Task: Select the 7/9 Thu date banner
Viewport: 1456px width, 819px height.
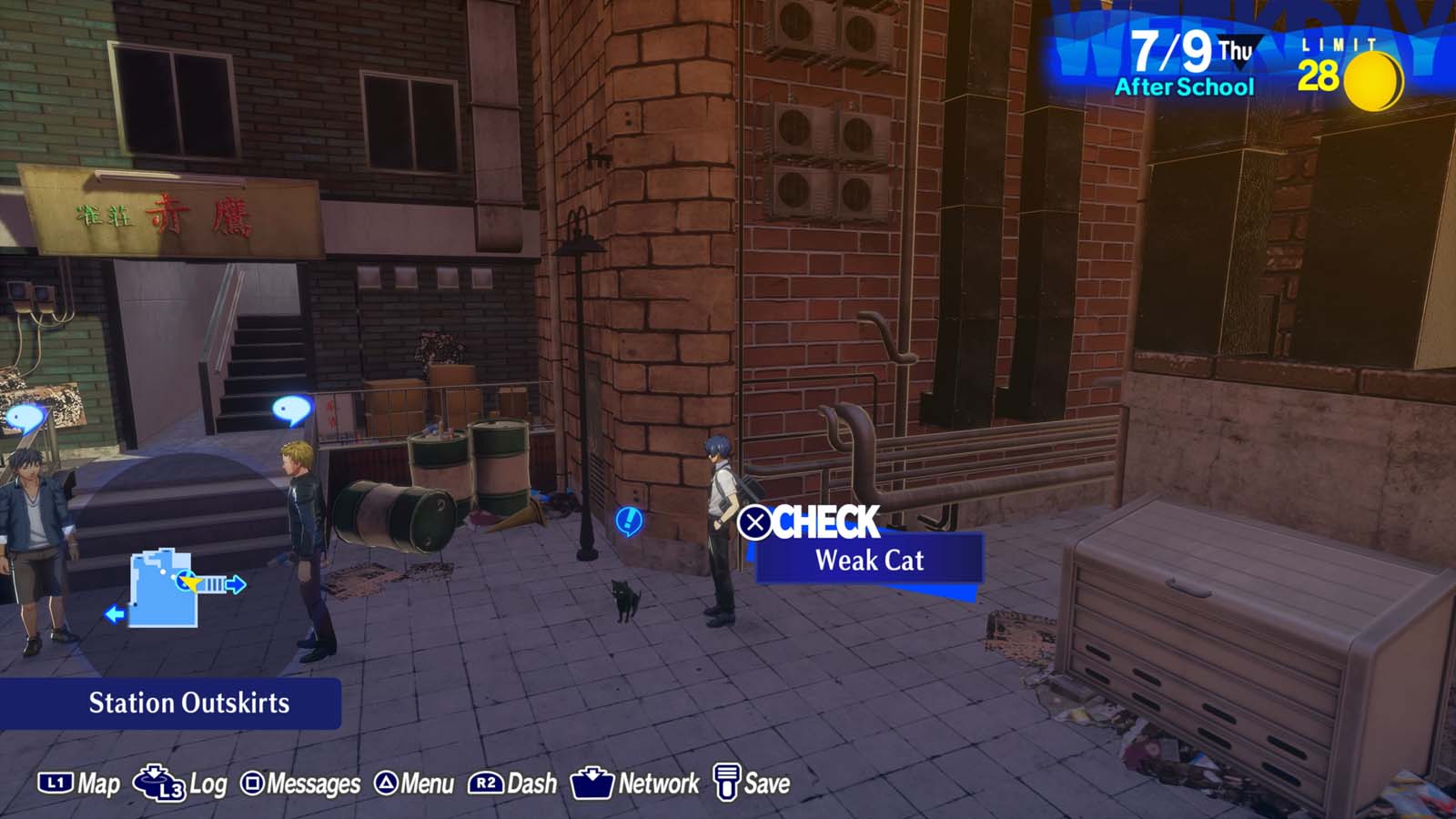Action: (x=1174, y=52)
